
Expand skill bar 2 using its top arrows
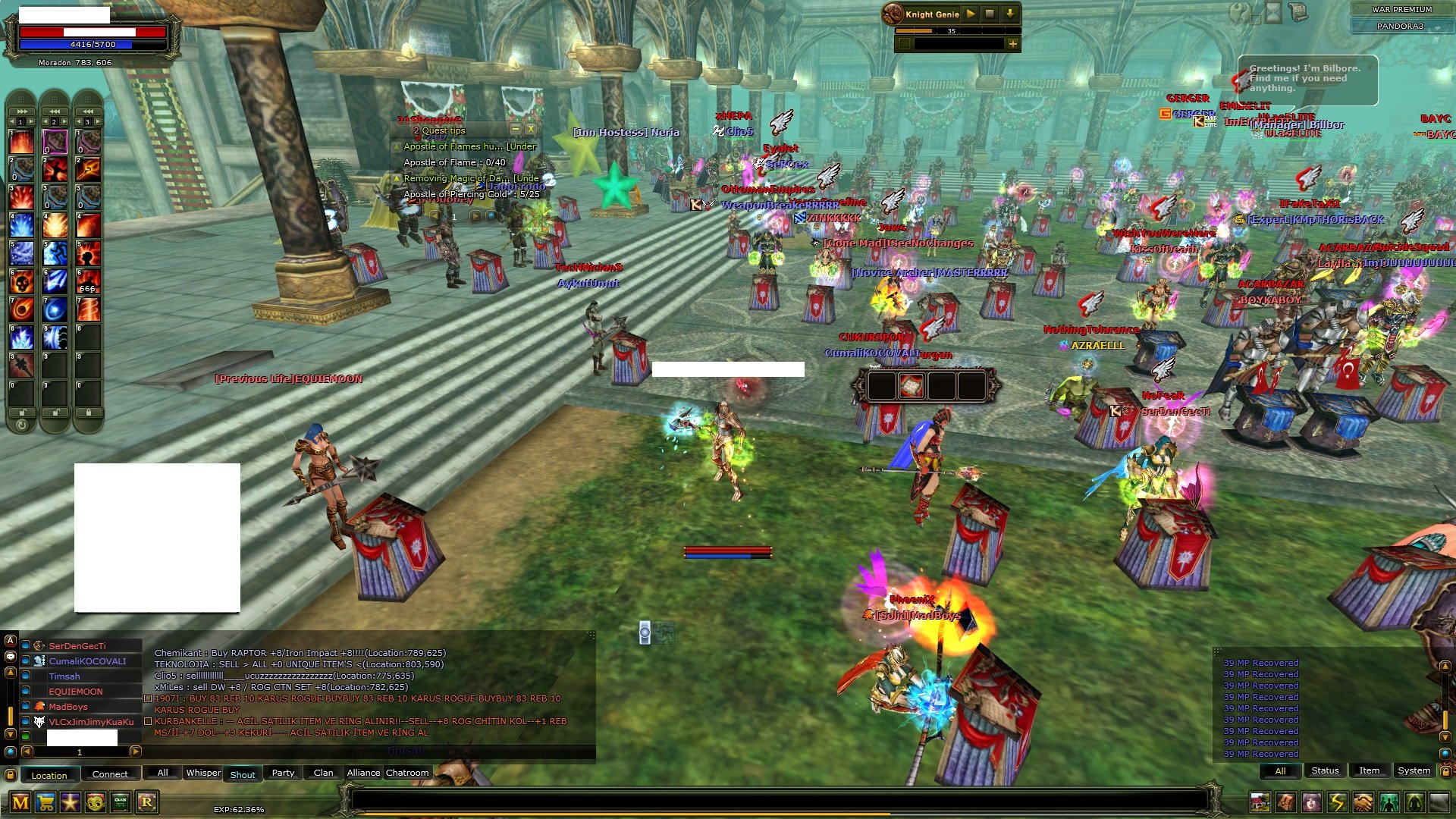click(x=55, y=111)
